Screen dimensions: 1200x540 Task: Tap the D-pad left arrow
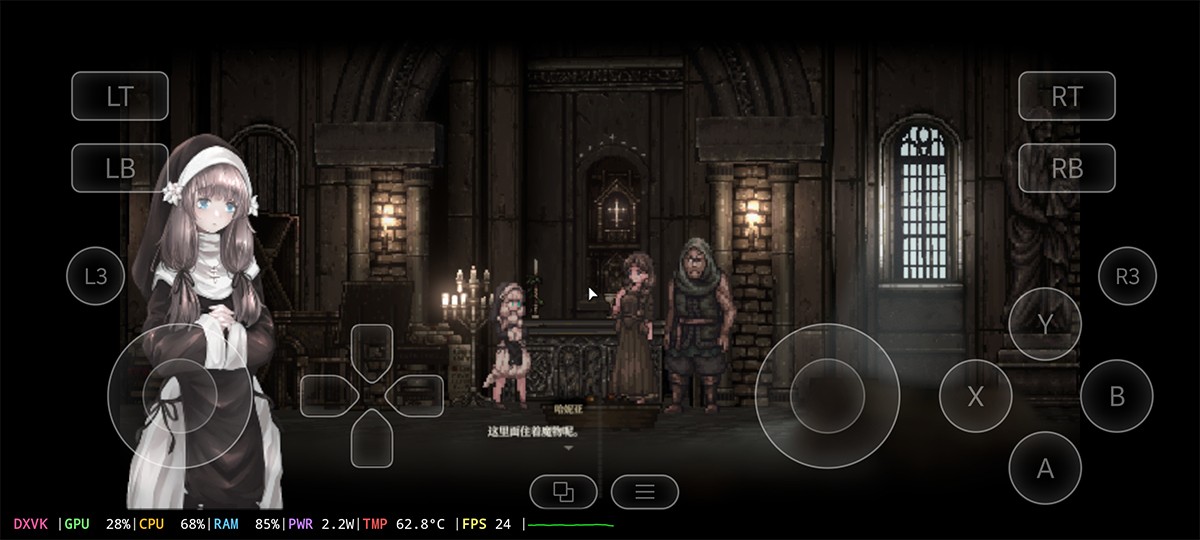pos(328,395)
